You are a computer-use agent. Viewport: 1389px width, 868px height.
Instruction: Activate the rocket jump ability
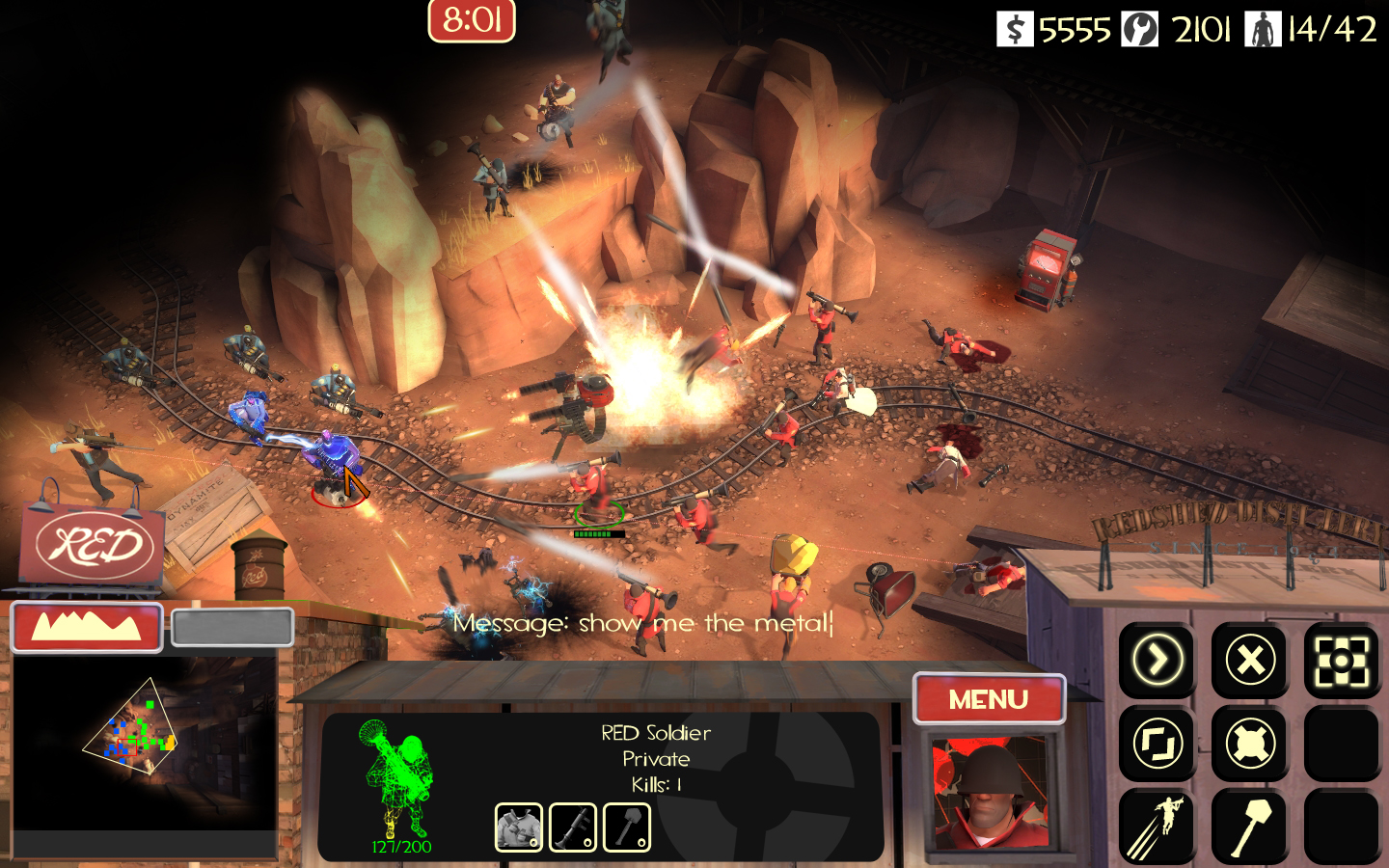tap(1157, 827)
